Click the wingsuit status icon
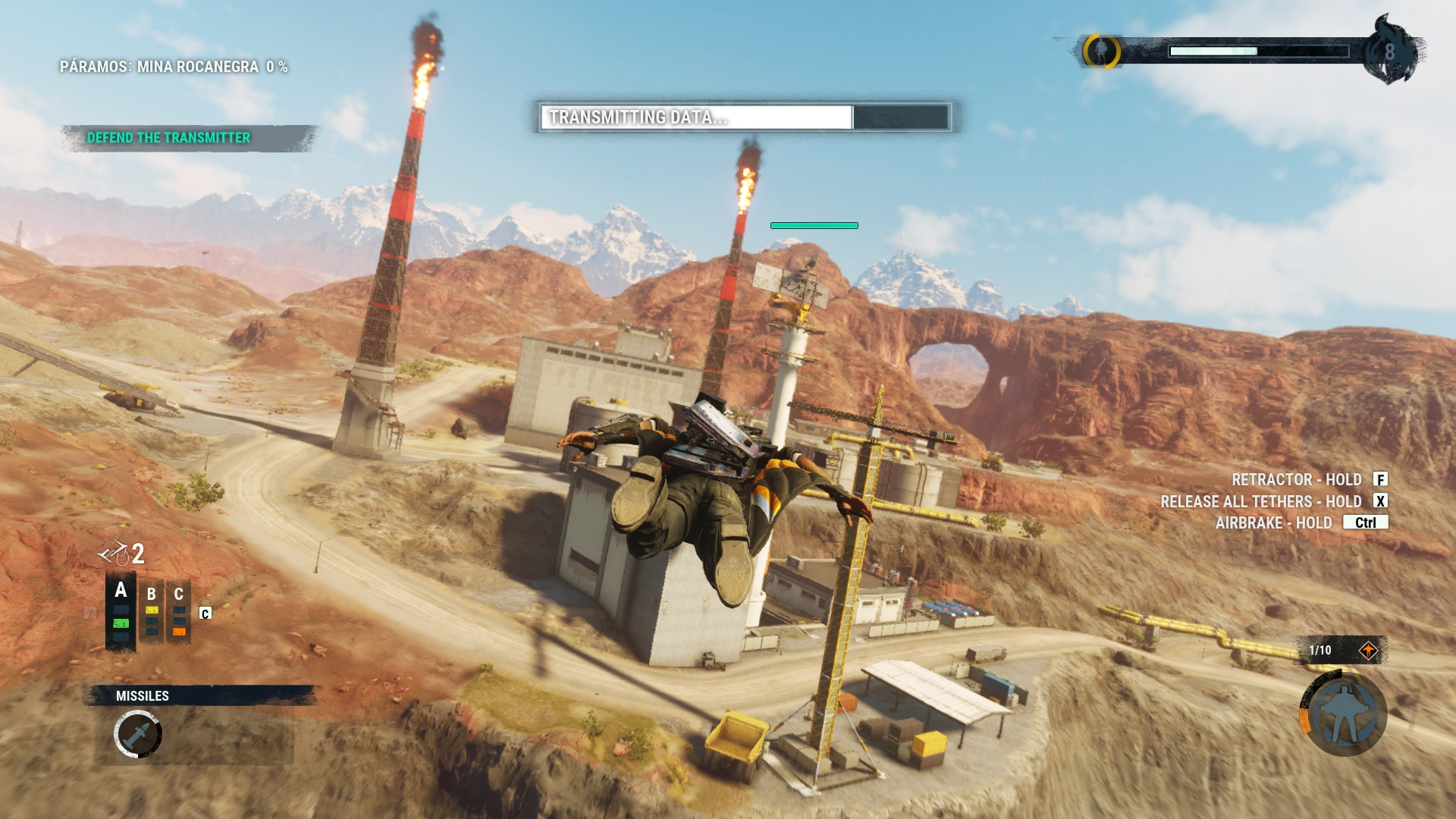Image resolution: width=1456 pixels, height=819 pixels. (x=1343, y=713)
